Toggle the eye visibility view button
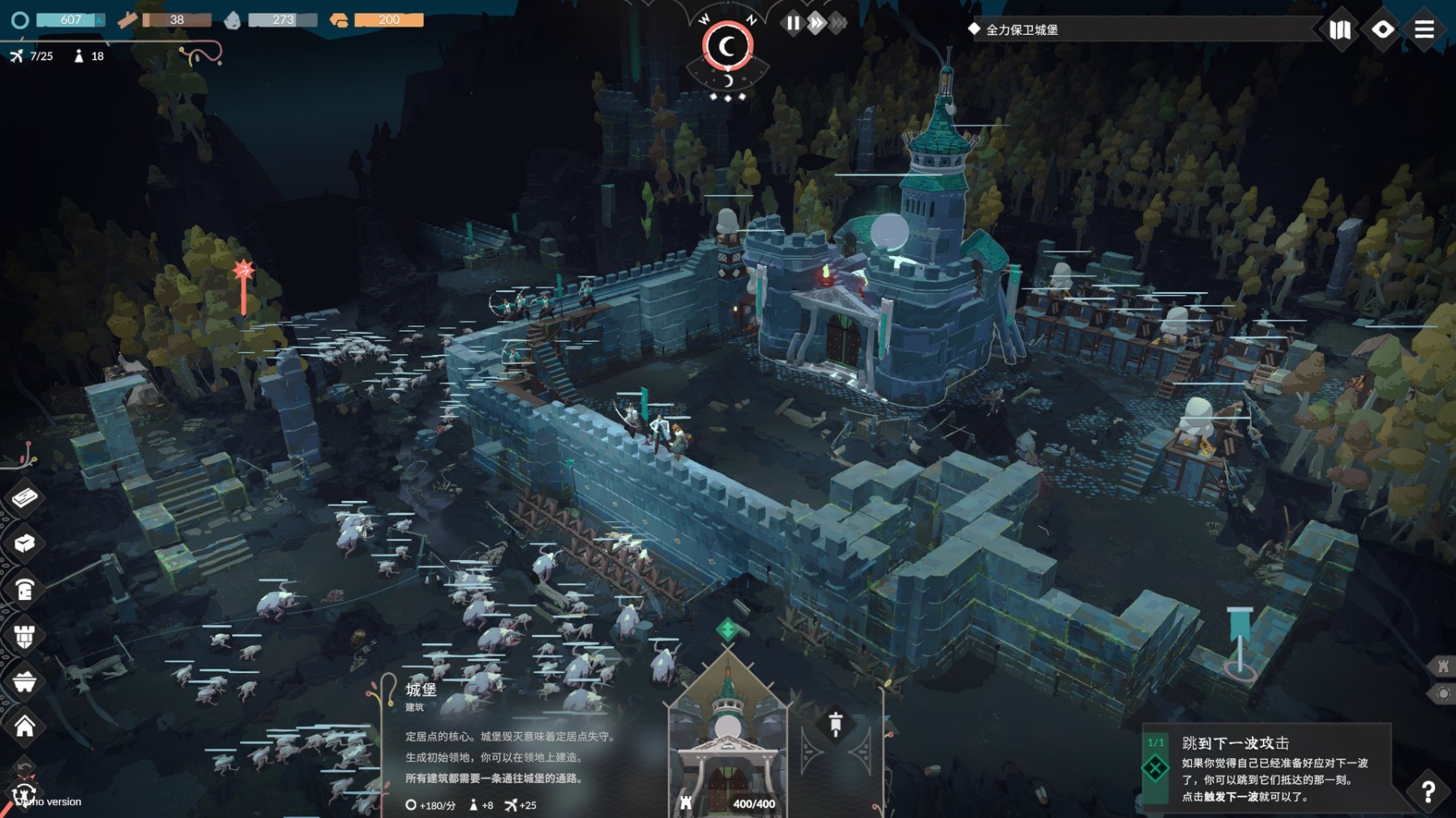1456x818 pixels. click(x=1382, y=30)
